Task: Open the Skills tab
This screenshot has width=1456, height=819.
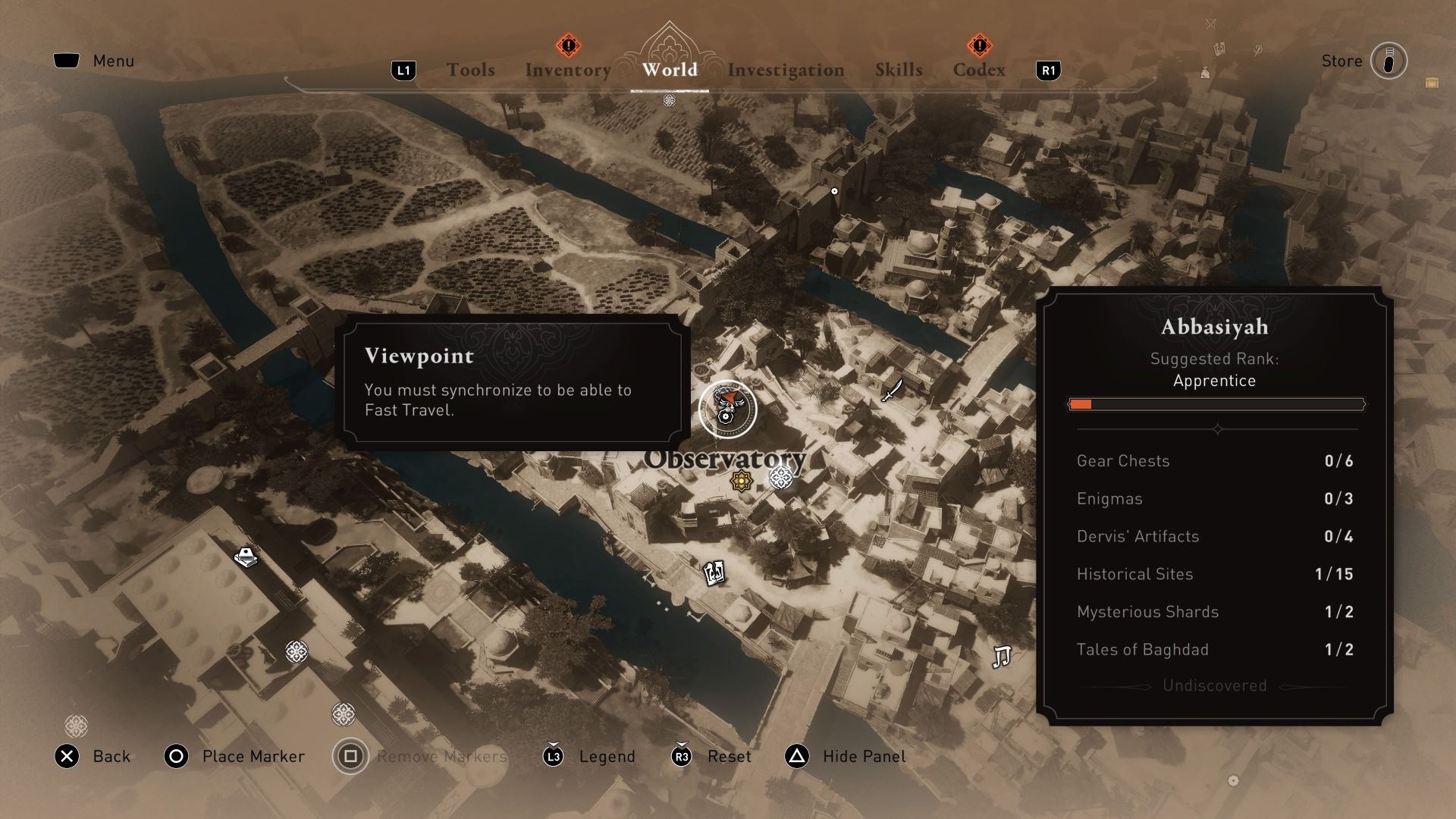Action: coord(898,70)
